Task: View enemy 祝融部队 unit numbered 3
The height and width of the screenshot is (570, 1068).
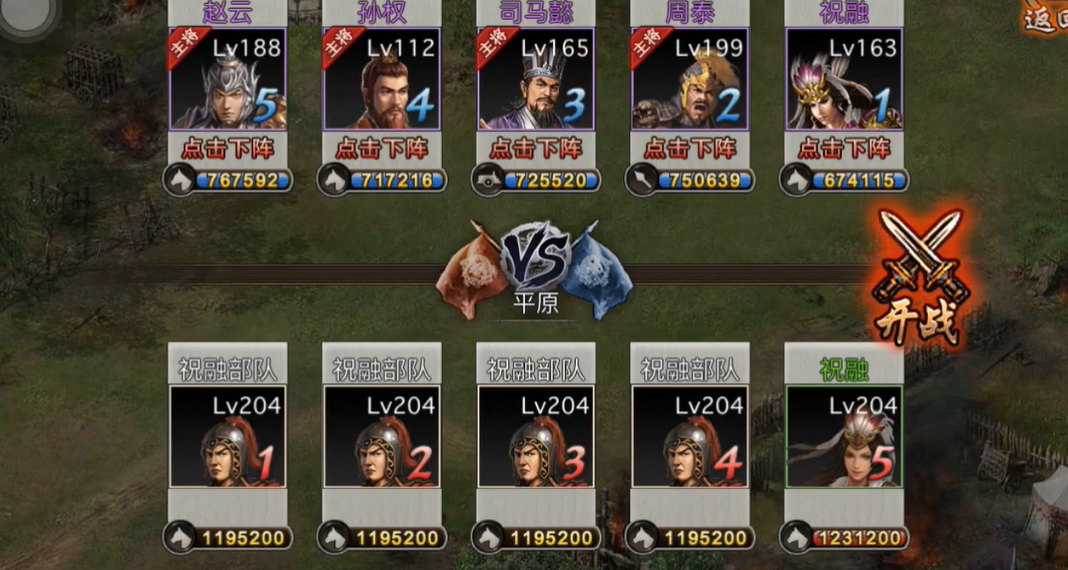Action: coord(536,437)
